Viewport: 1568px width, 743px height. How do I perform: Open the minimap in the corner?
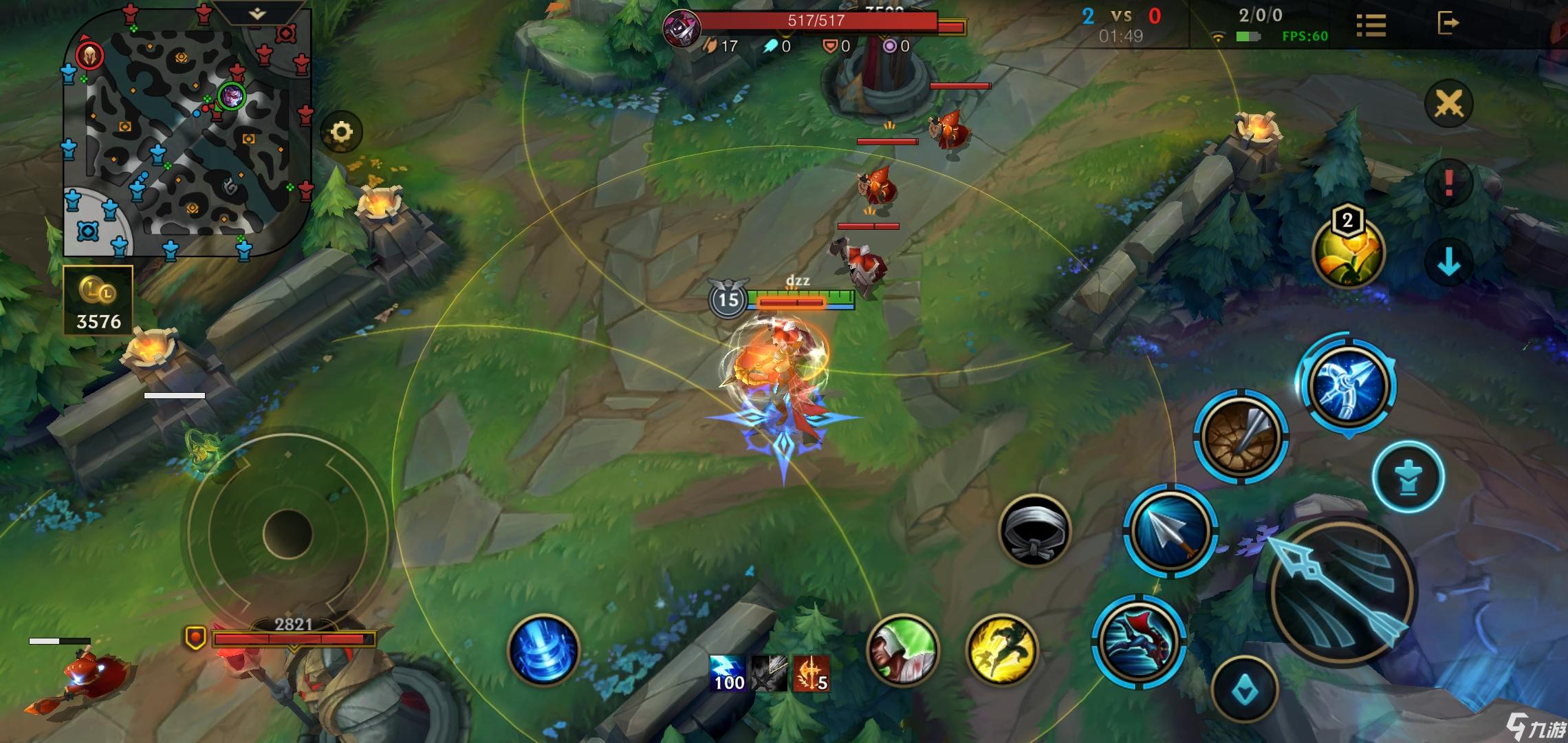(x=187, y=131)
